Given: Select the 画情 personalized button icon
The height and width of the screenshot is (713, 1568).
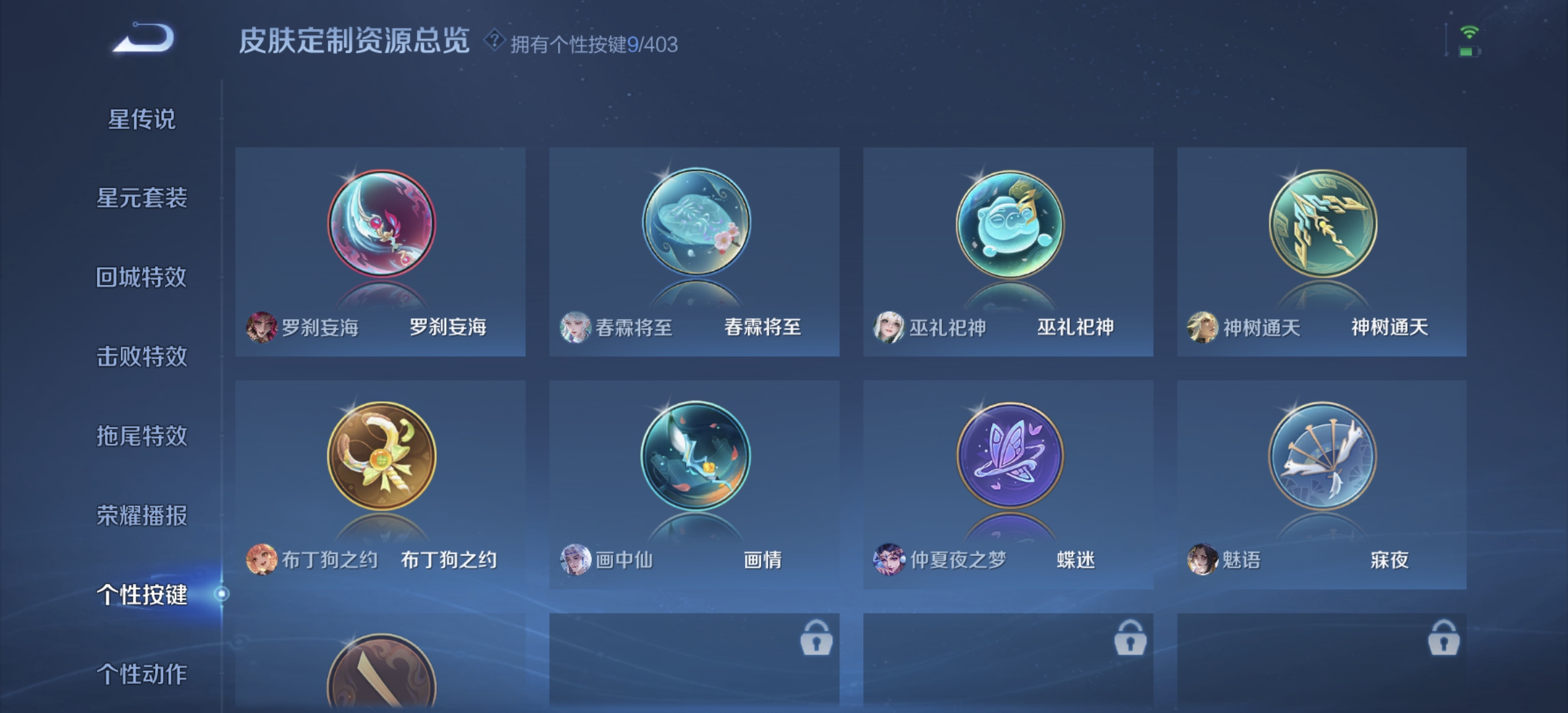Looking at the screenshot, I should [694, 456].
